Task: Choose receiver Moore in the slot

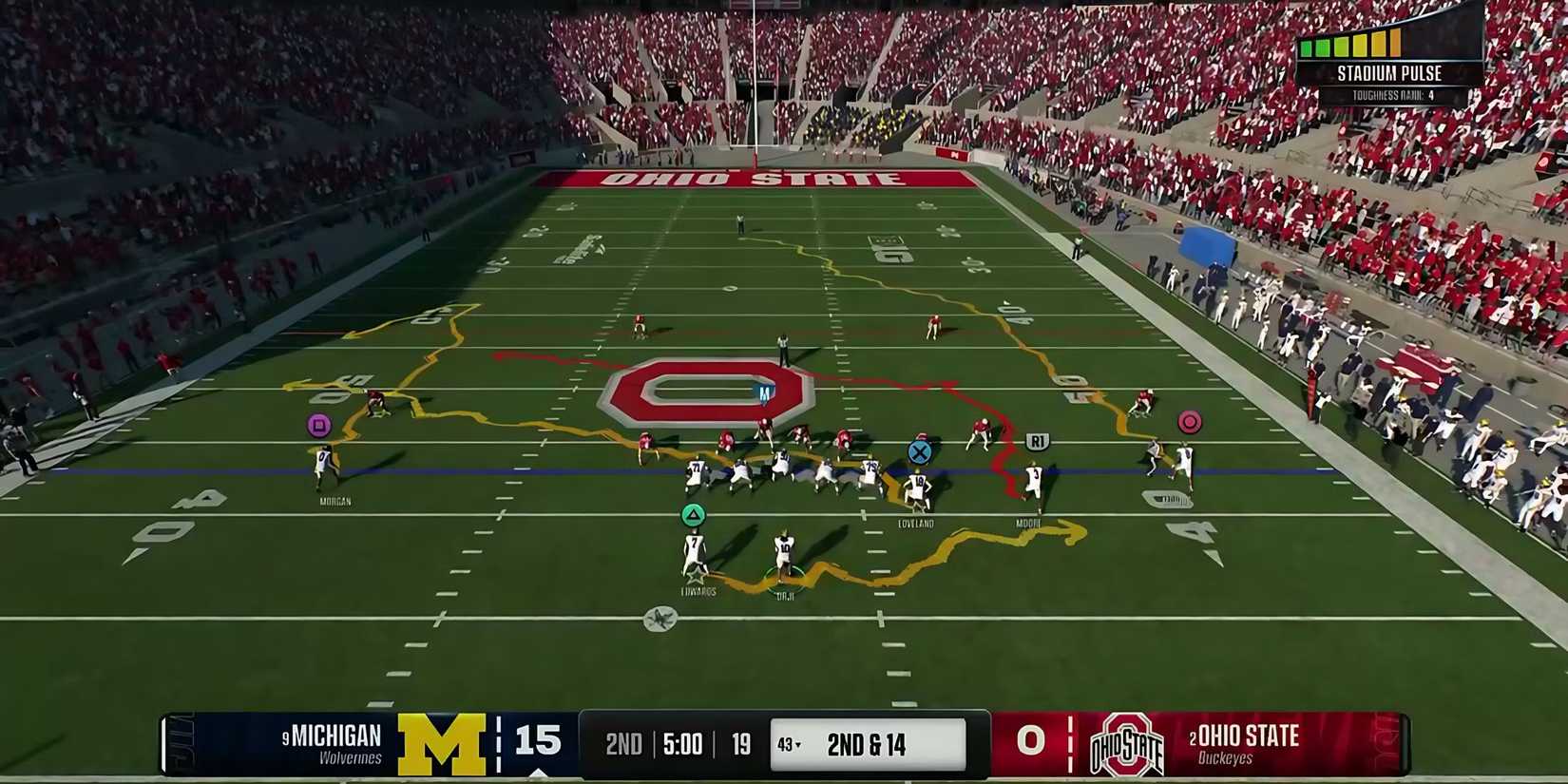Action: pyautogui.click(x=1033, y=484)
